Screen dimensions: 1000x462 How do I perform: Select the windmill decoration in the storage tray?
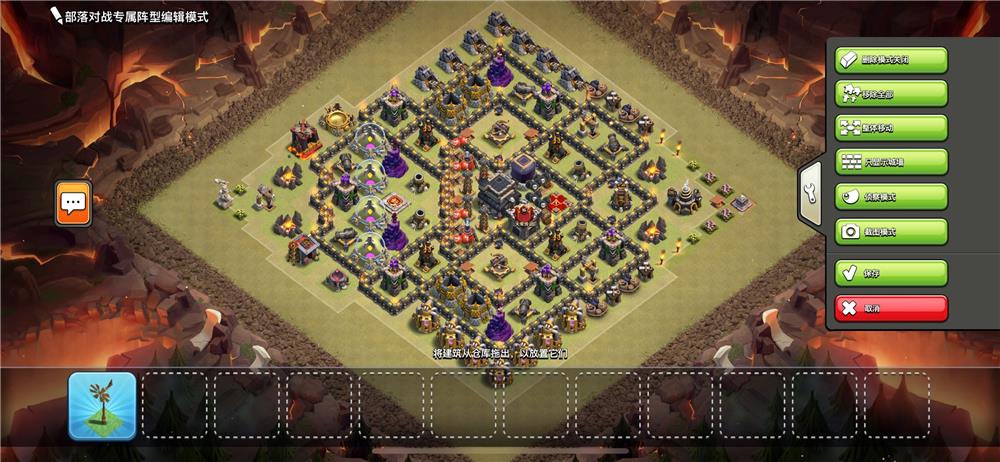point(102,406)
